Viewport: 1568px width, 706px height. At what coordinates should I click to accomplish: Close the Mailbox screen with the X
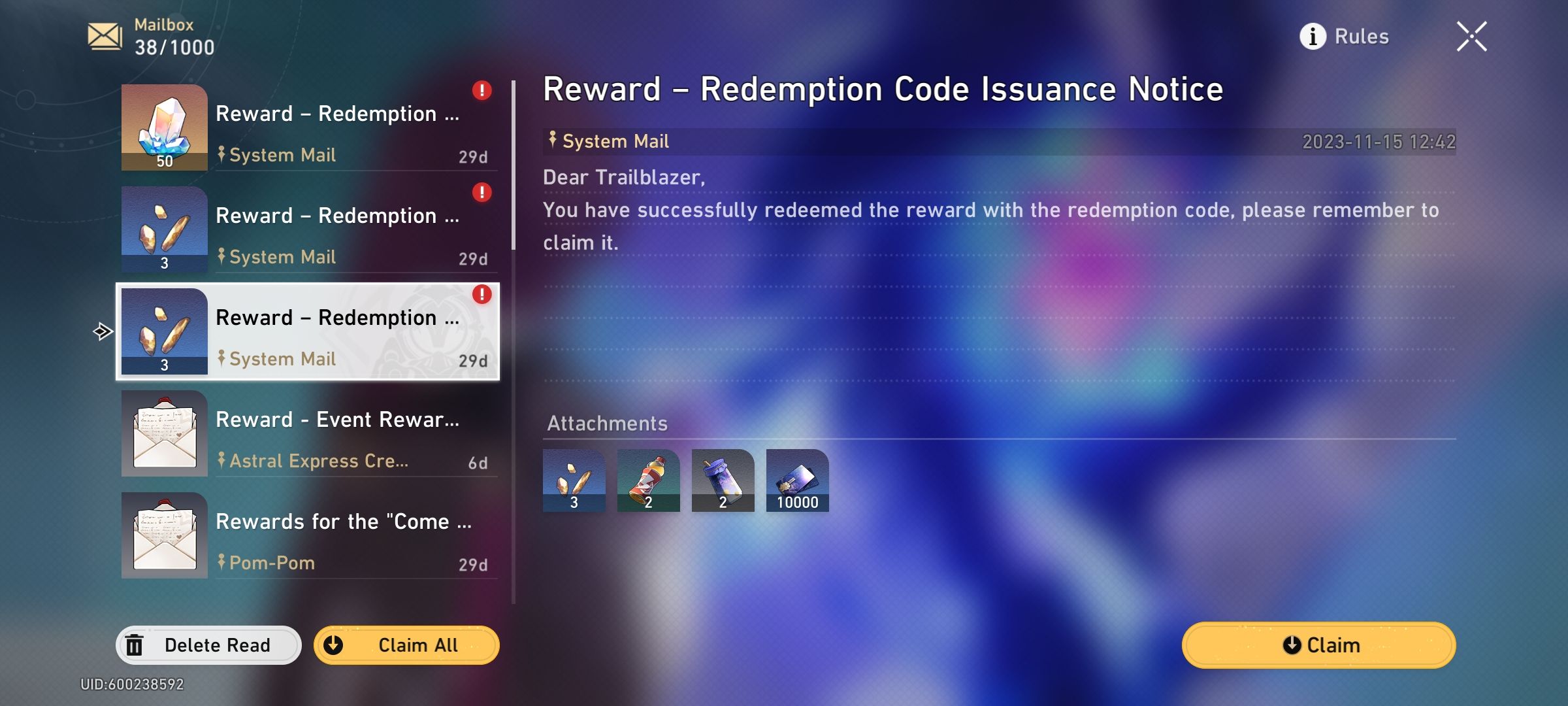point(1472,36)
